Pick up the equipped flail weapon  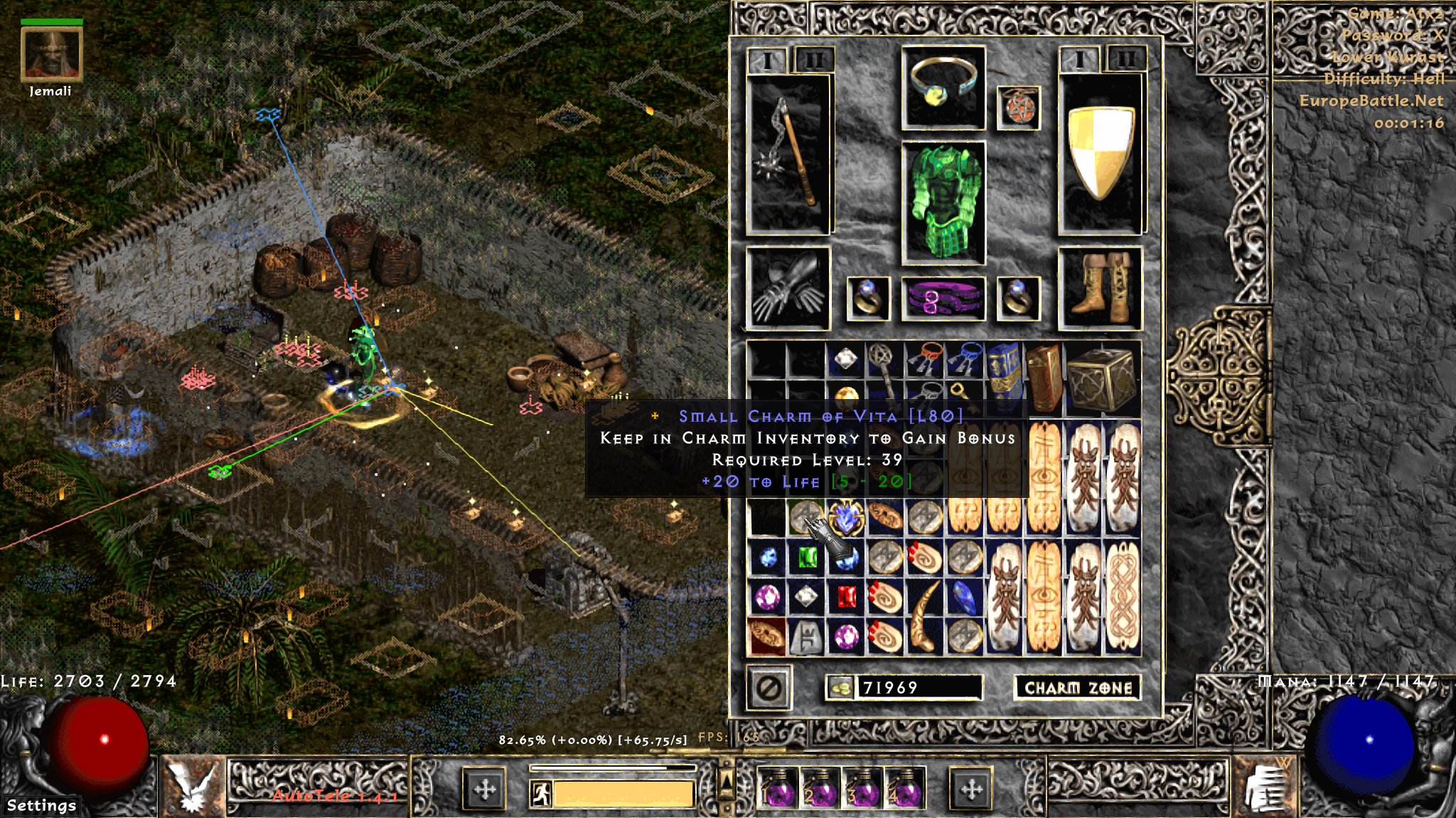[788, 155]
